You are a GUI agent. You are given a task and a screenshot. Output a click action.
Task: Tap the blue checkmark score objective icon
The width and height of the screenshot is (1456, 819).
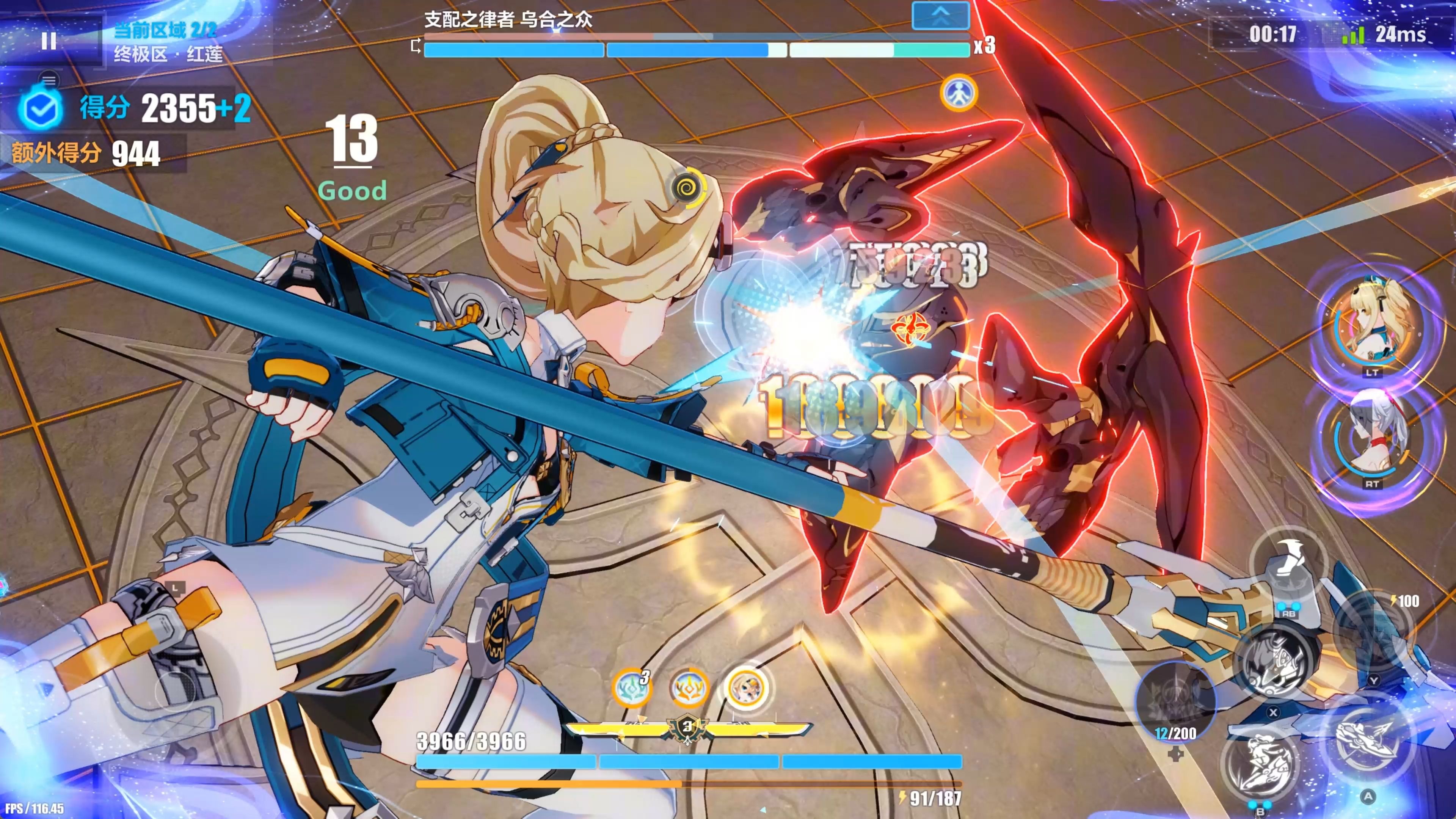[40, 108]
